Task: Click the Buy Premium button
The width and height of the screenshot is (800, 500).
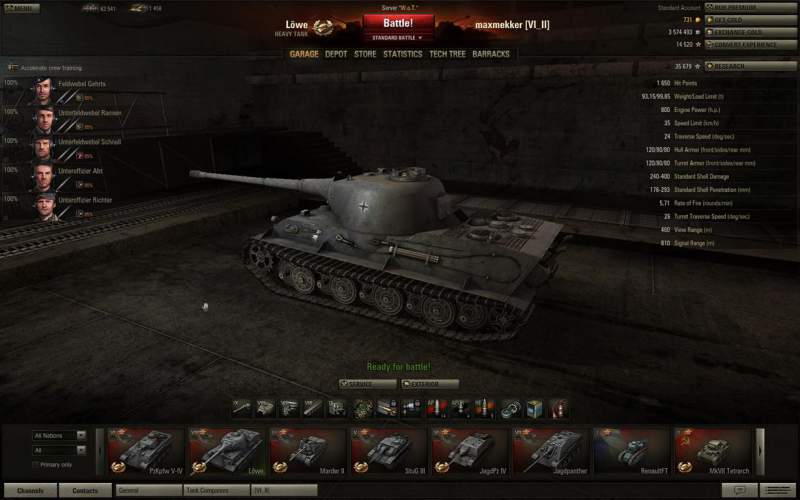Action: 749,8
